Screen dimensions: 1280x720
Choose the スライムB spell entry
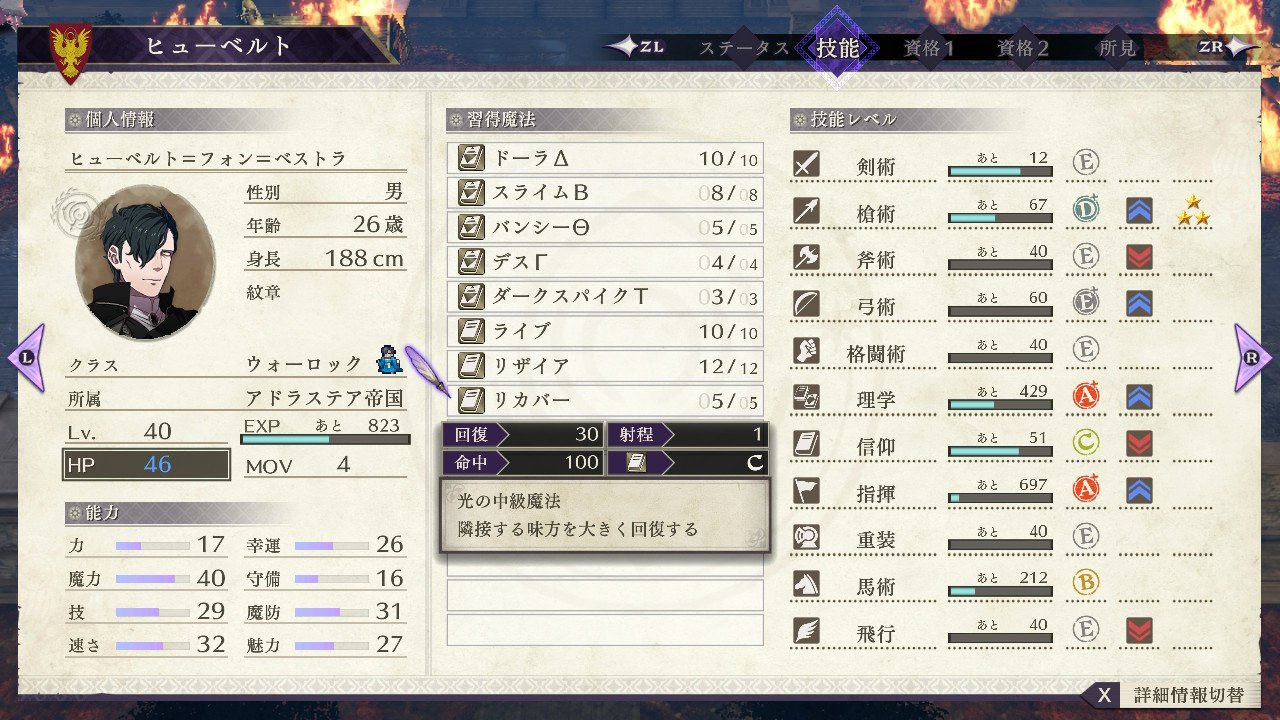(x=604, y=193)
